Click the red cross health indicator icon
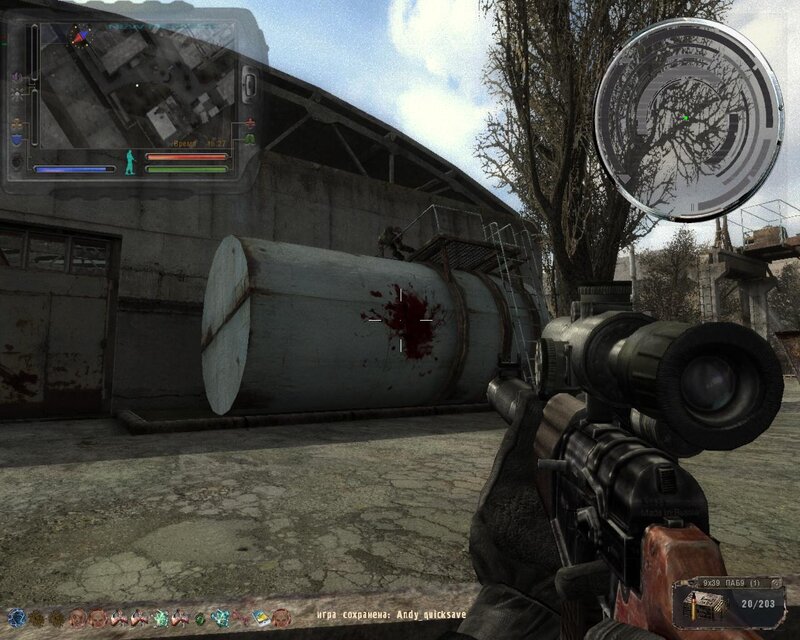This screenshot has height=640, width=800. 249,122
